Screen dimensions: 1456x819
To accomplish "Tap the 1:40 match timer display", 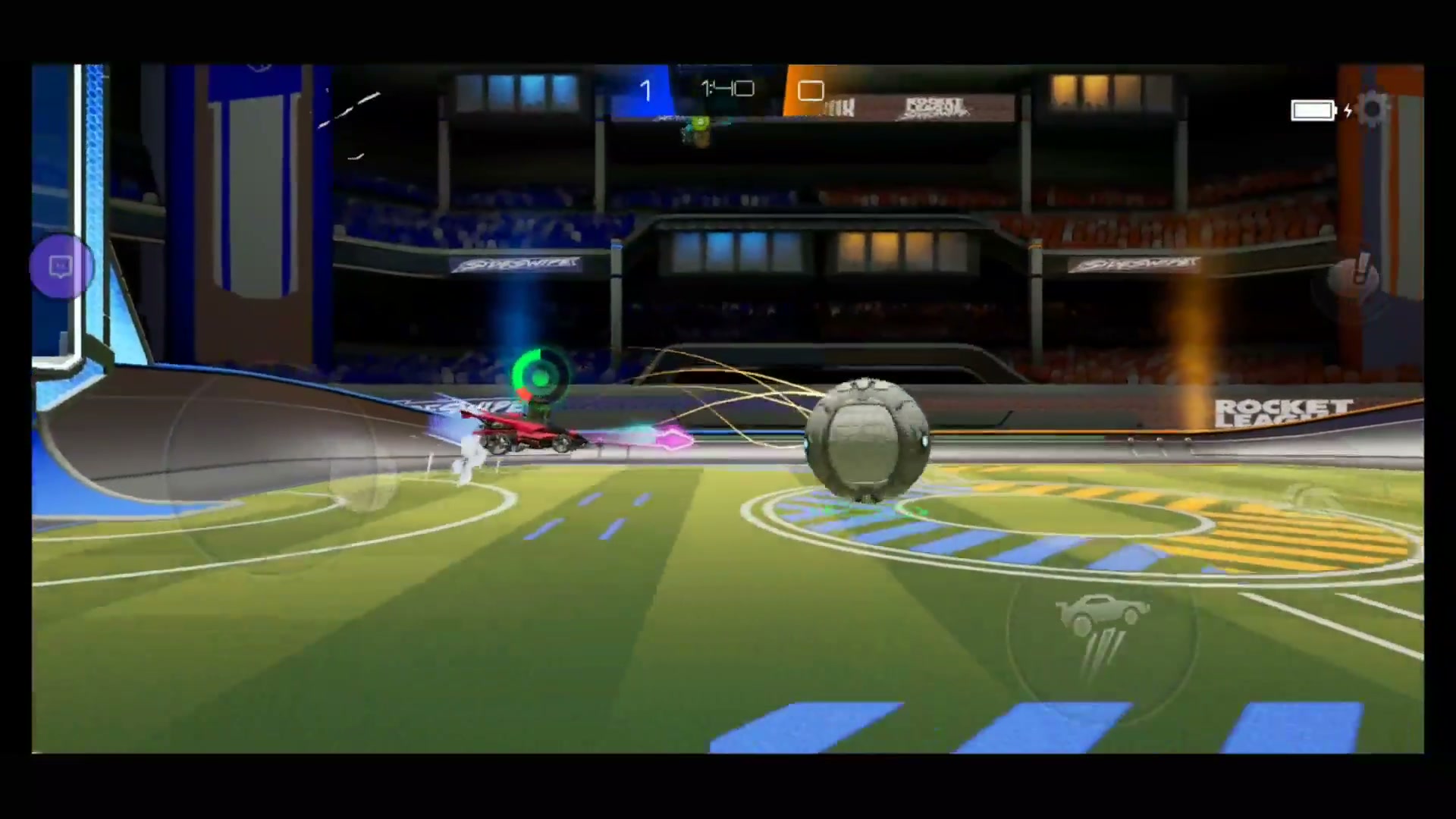I will (x=726, y=90).
